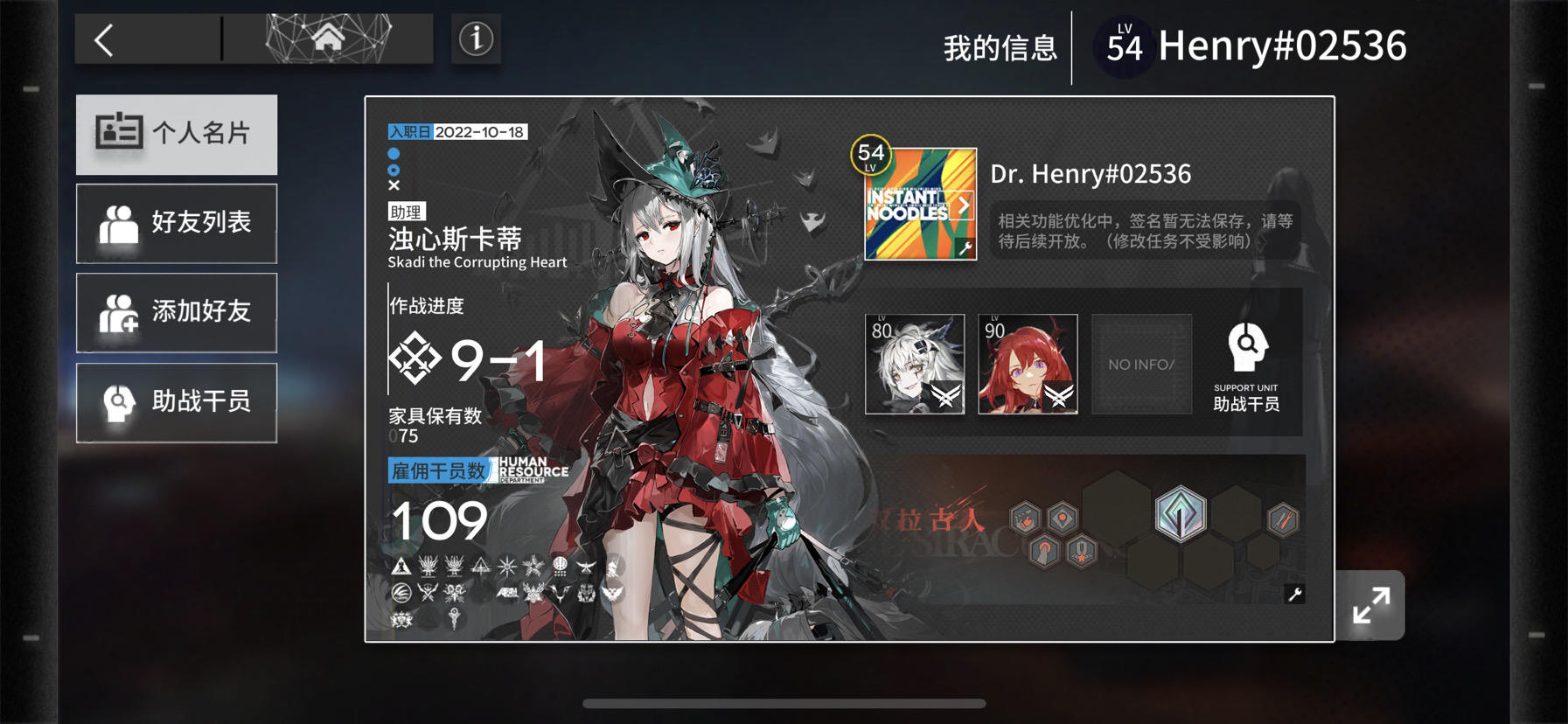This screenshot has height=724, width=1568.
Task: Tap the level 80 support operator thumbnail
Action: [916, 364]
